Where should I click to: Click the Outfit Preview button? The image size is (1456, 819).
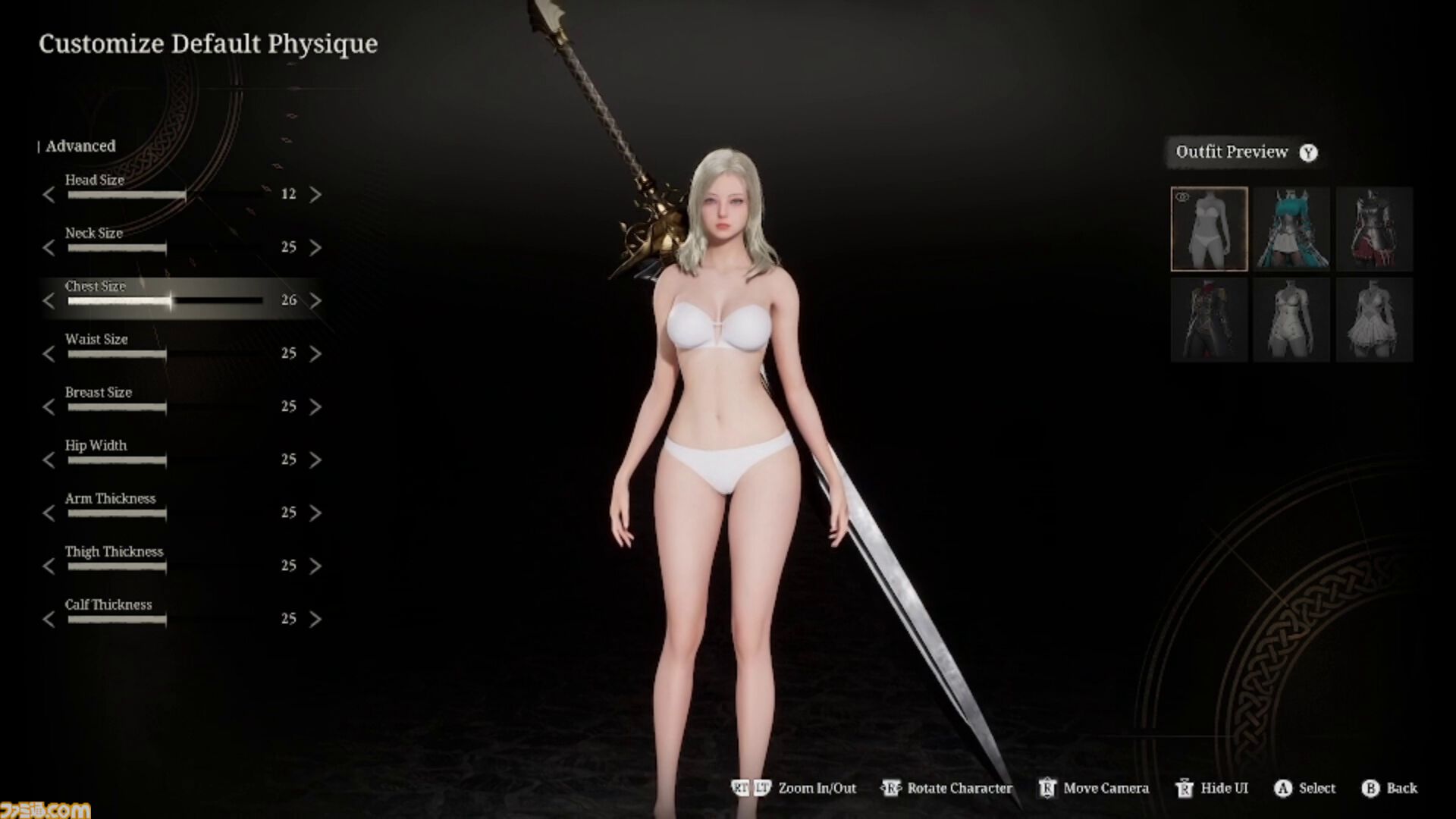(x=1232, y=152)
